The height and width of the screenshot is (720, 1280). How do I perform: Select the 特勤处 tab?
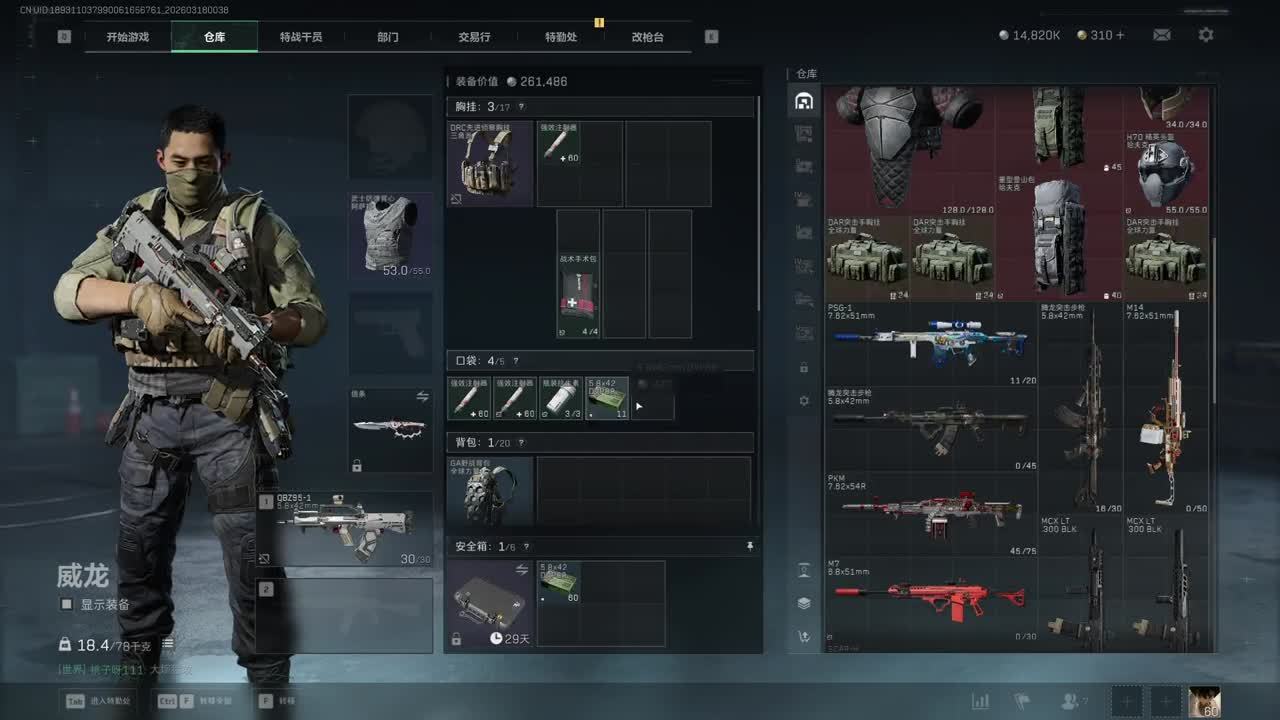tap(561, 37)
